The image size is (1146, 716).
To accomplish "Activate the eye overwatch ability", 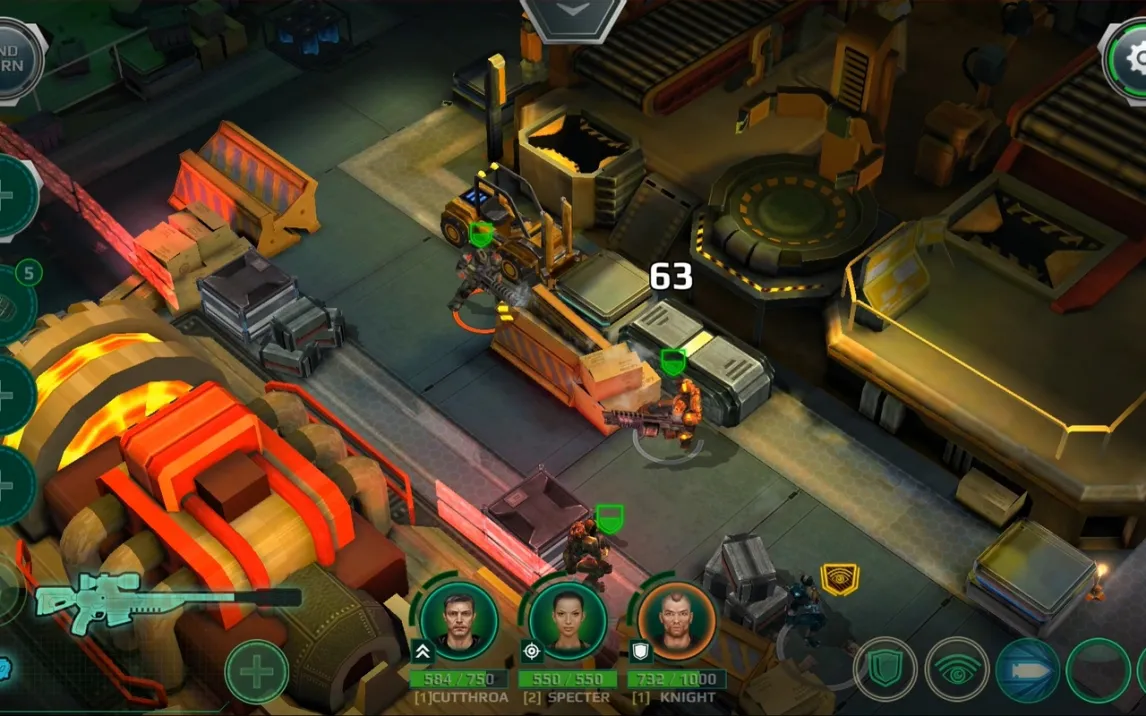I will (957, 669).
